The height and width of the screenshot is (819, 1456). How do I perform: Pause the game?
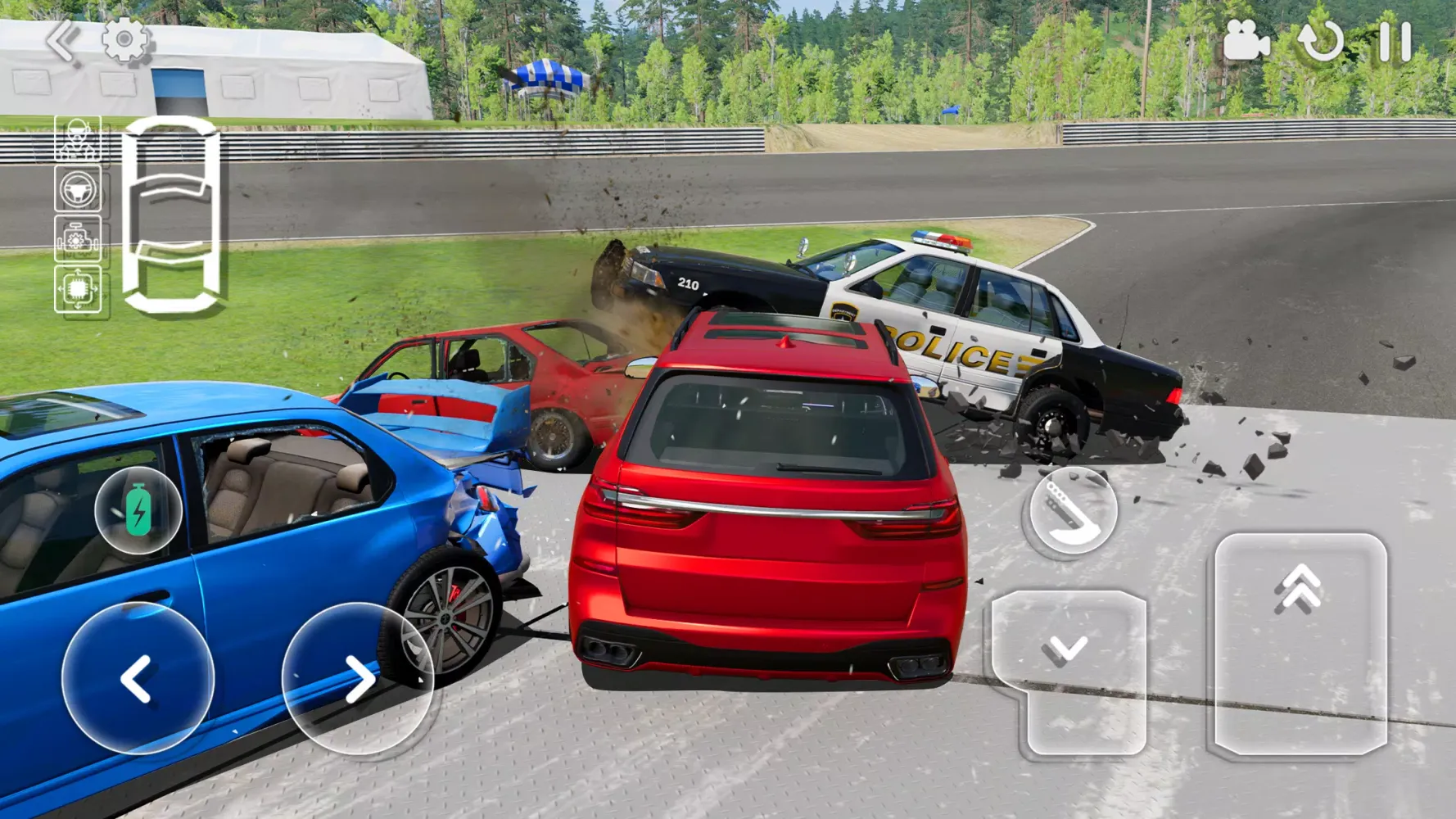click(1395, 41)
